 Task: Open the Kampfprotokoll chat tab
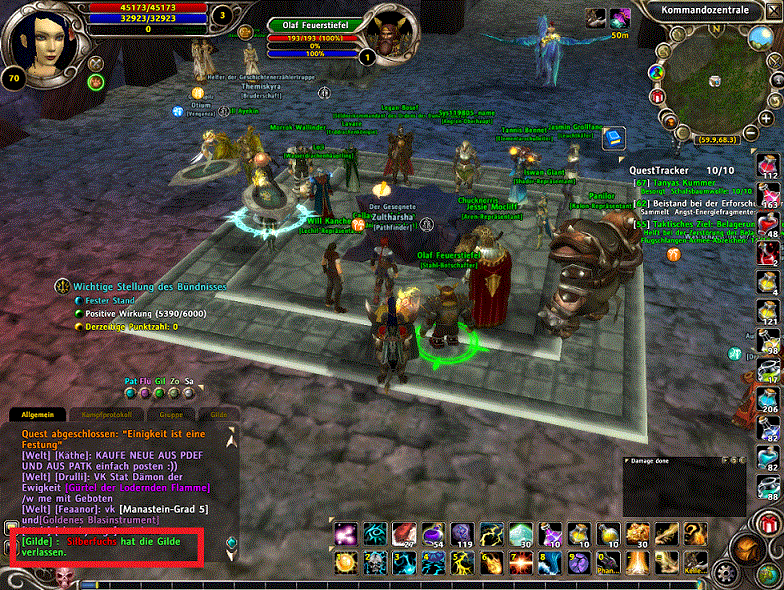(x=106, y=414)
